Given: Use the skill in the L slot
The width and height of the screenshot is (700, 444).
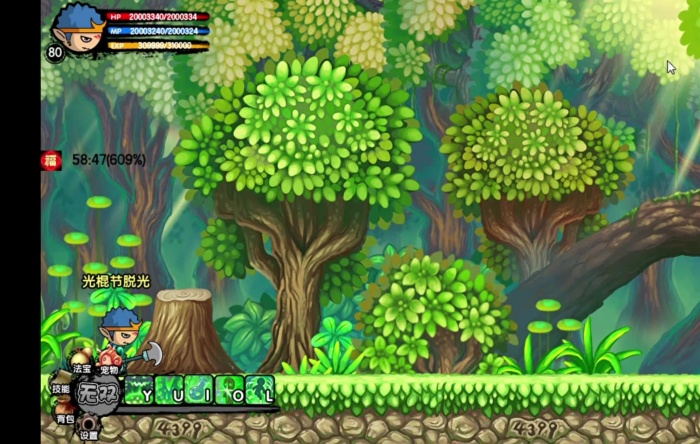Looking at the screenshot, I should pos(260,389).
